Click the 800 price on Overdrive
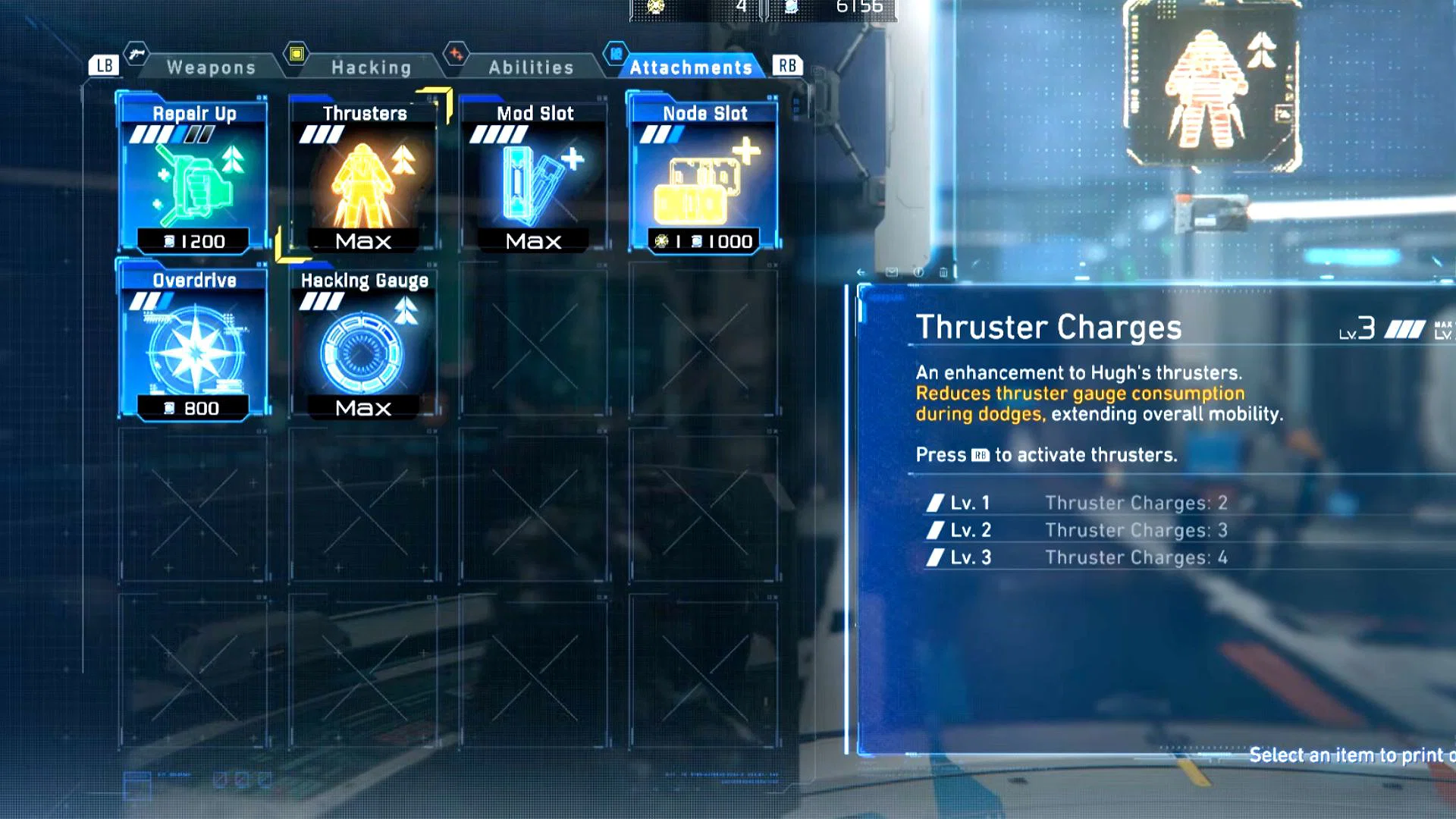 (x=192, y=408)
